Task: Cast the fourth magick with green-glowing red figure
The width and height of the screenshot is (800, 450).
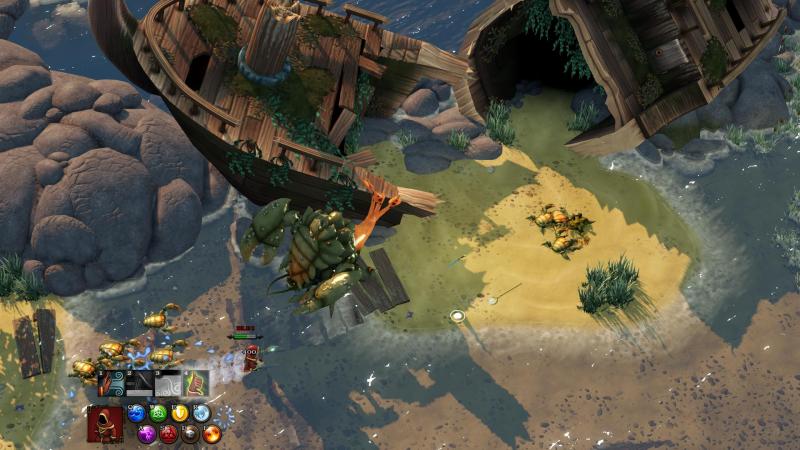Action: (195, 385)
